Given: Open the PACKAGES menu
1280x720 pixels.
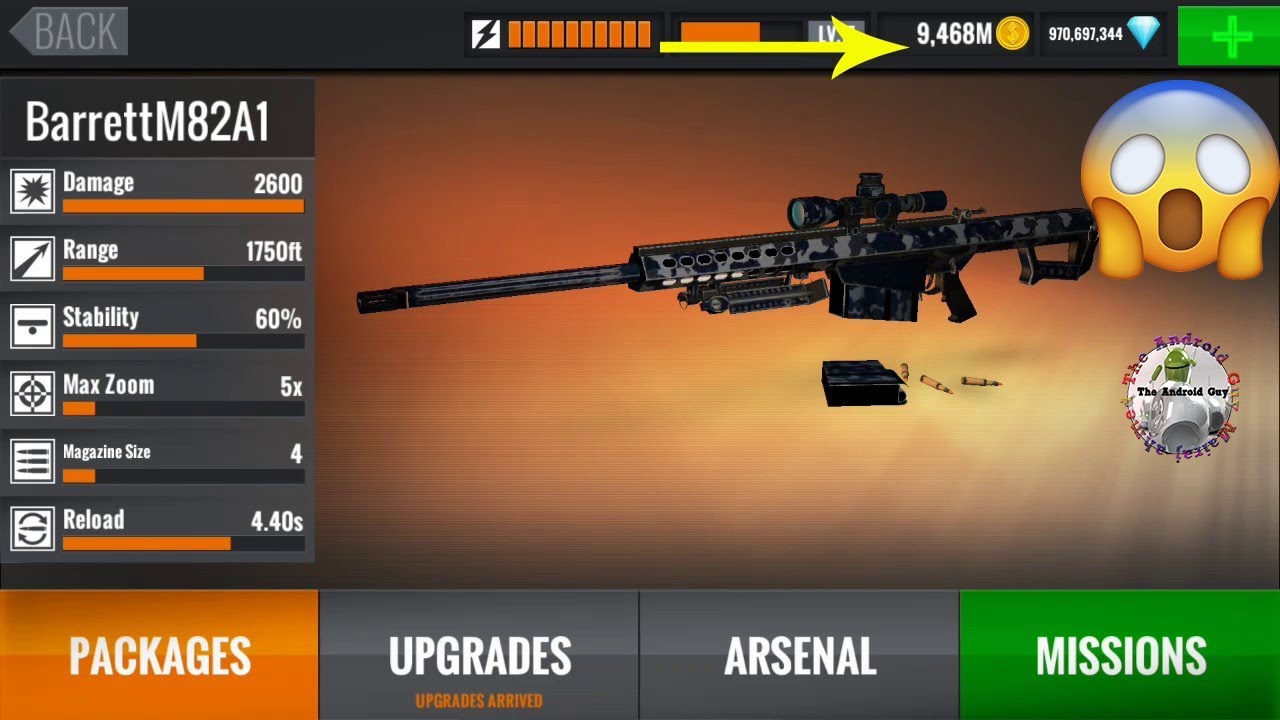Looking at the screenshot, I should click(159, 655).
